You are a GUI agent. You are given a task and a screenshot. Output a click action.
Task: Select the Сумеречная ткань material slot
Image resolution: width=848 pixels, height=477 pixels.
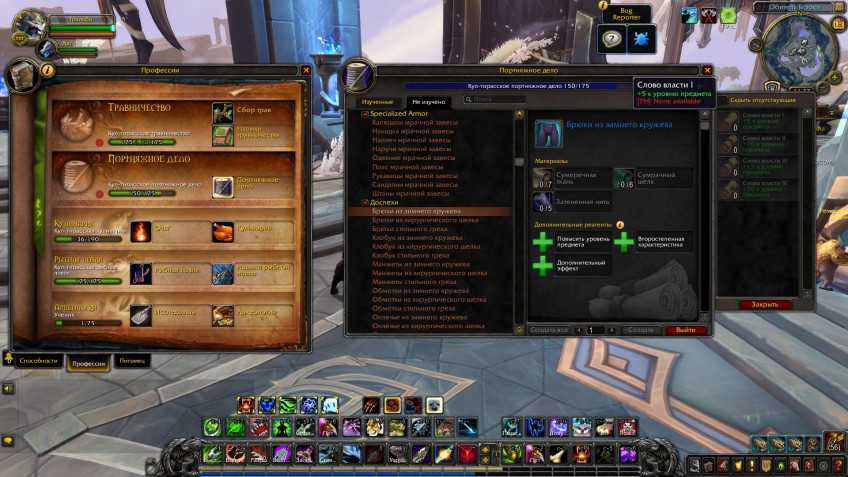[x=543, y=178]
